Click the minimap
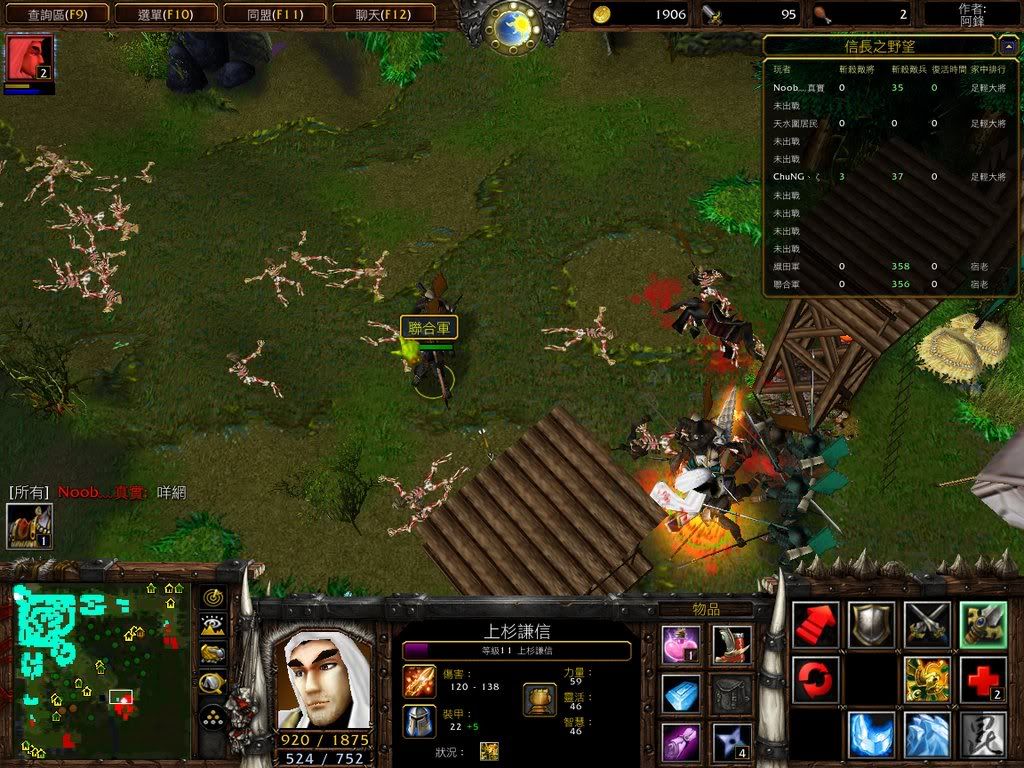The width and height of the screenshot is (1024, 768). tap(100, 668)
